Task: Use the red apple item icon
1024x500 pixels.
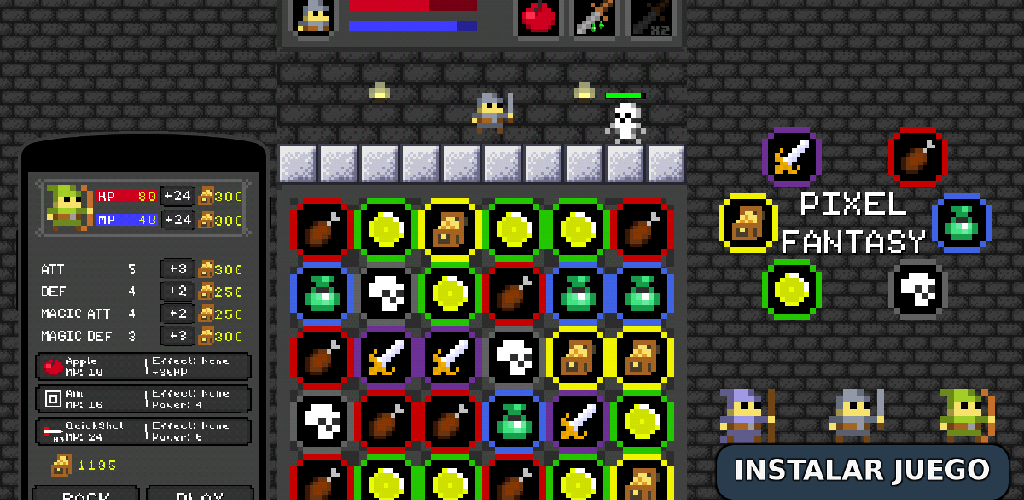Action: pyautogui.click(x=540, y=18)
